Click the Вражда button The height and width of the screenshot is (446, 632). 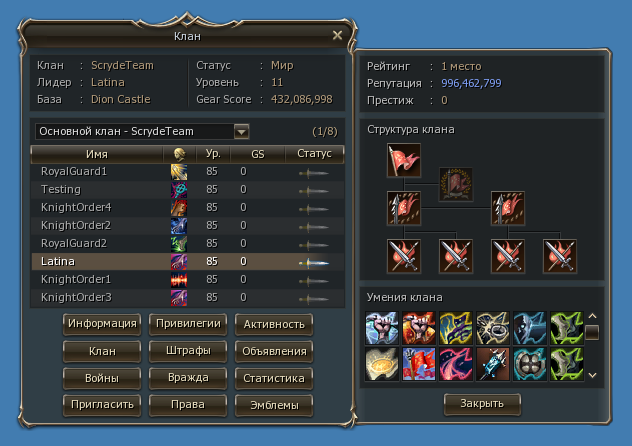[188, 378]
